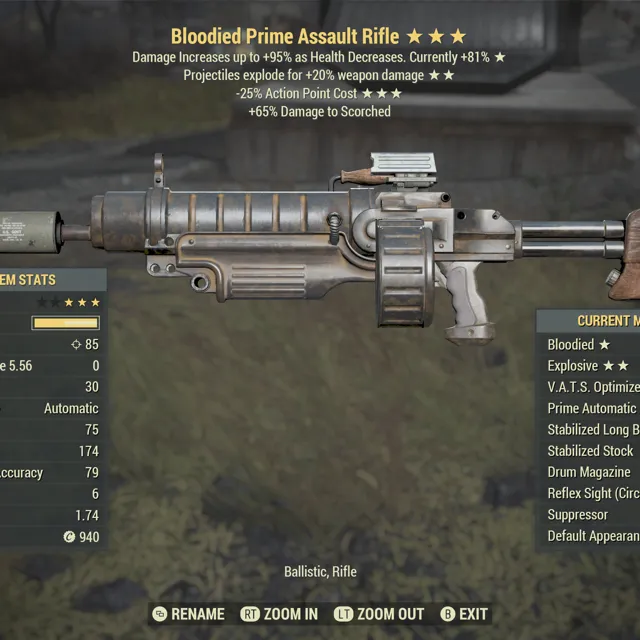This screenshot has width=640, height=640.
Task: Exit the weapon inspect screen
Action: click(464, 614)
